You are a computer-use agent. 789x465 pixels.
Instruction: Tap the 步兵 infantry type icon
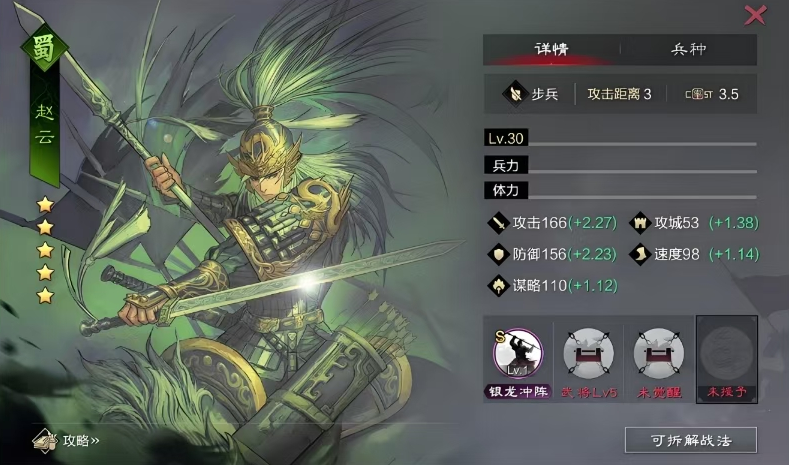point(516,94)
